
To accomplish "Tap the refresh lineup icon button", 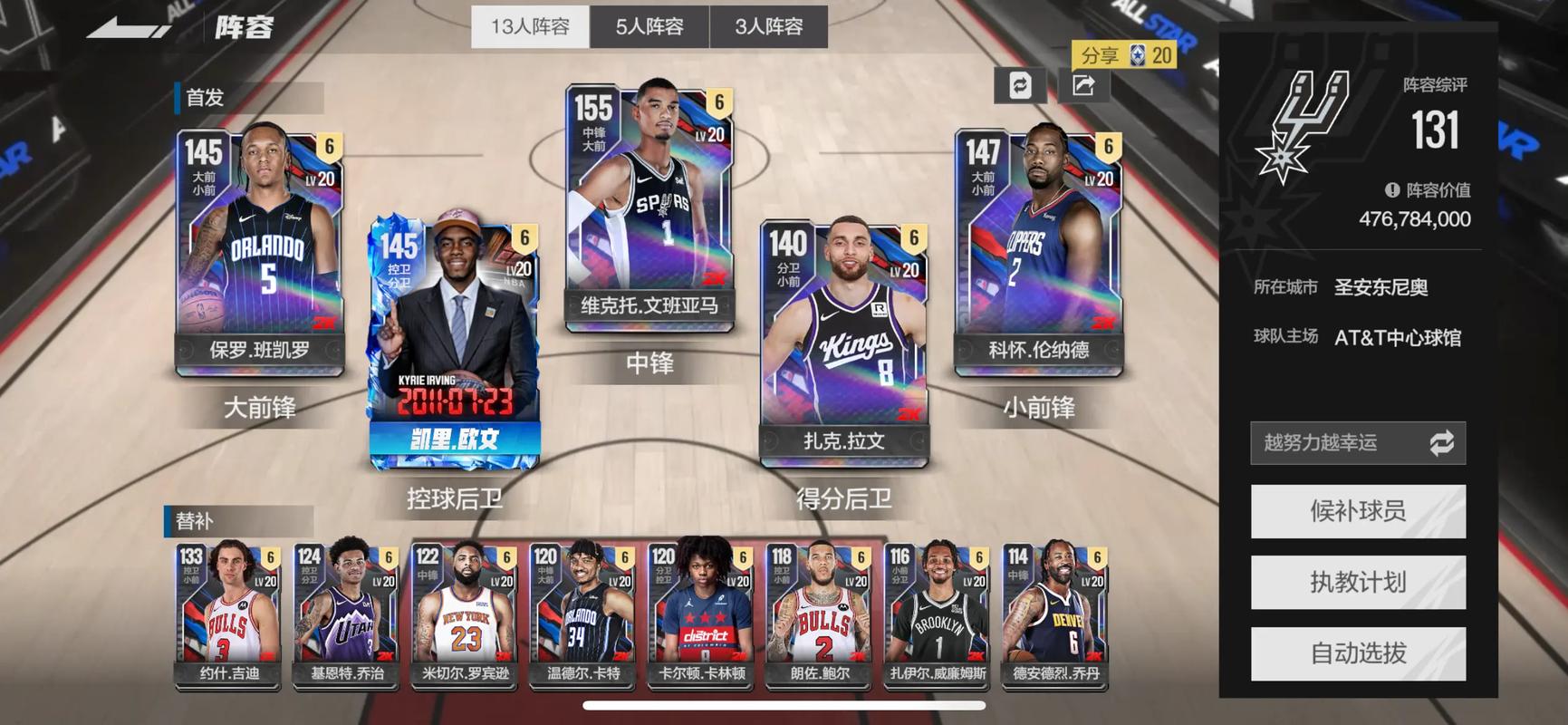I will [x=1020, y=85].
